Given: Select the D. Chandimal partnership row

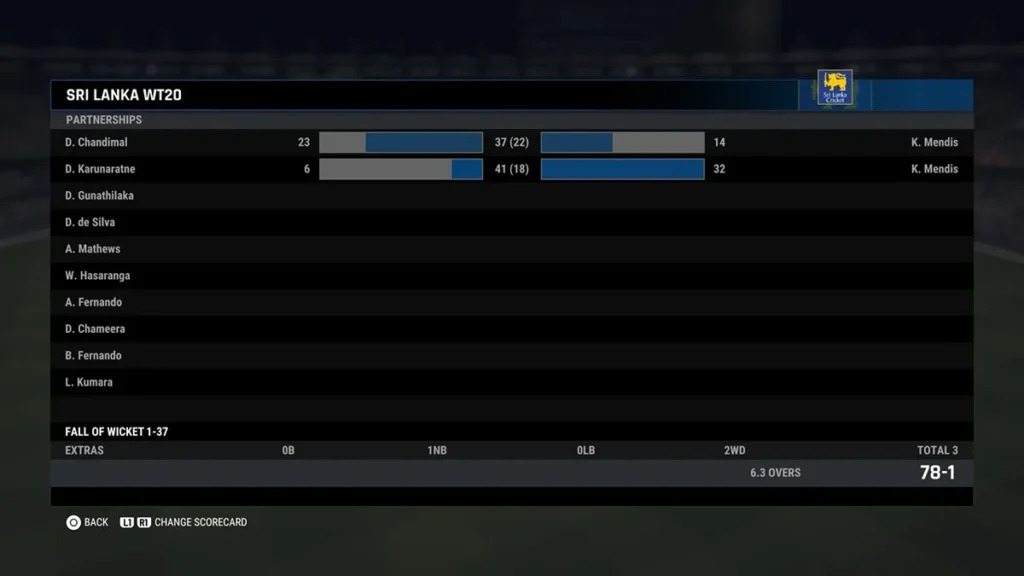Looking at the screenshot, I should pos(97,142).
